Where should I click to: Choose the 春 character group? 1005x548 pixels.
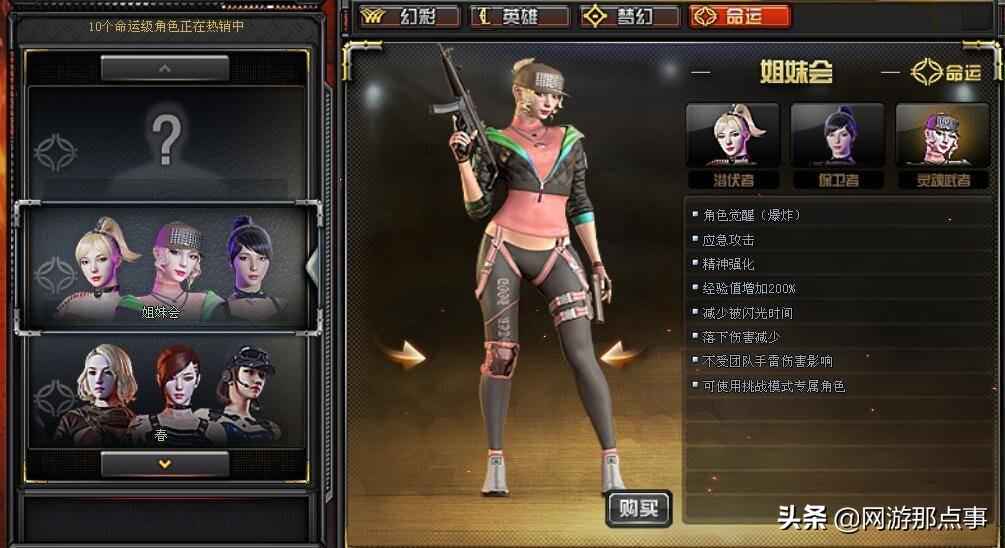click(x=165, y=392)
